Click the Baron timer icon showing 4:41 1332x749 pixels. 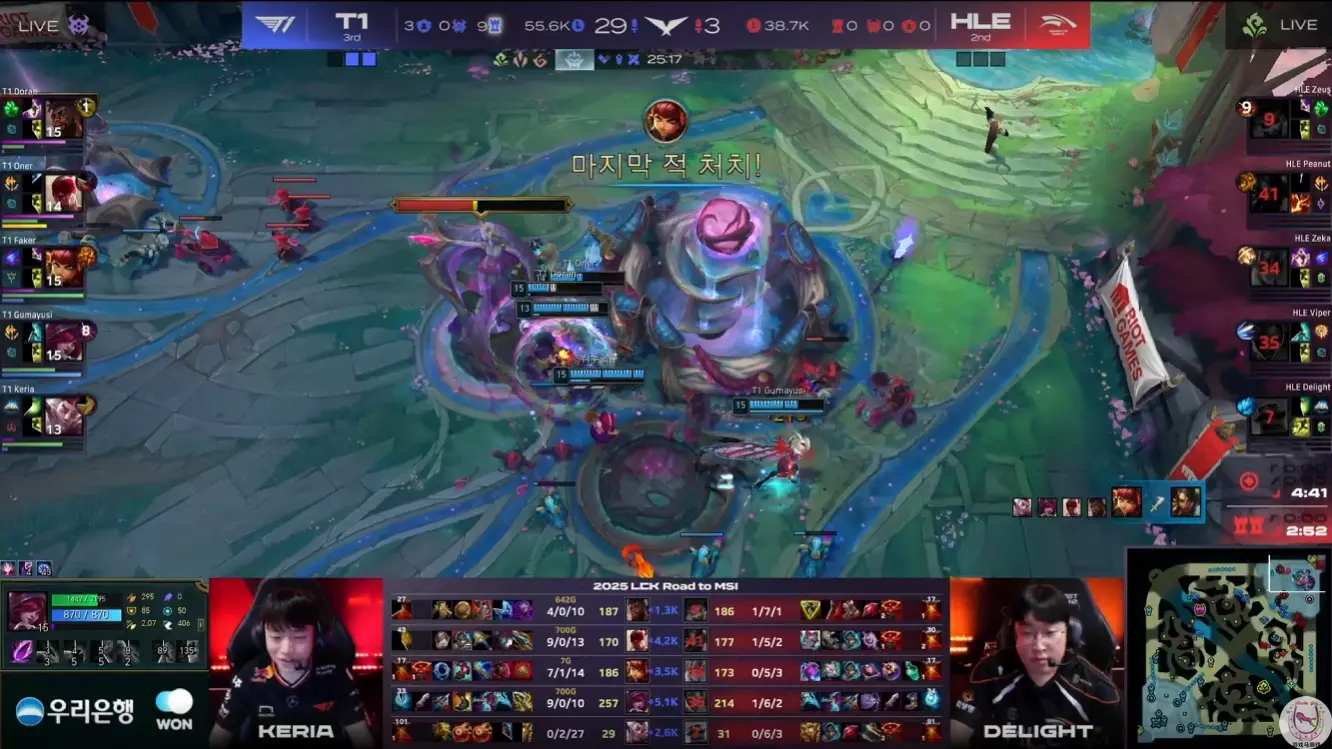(1249, 480)
